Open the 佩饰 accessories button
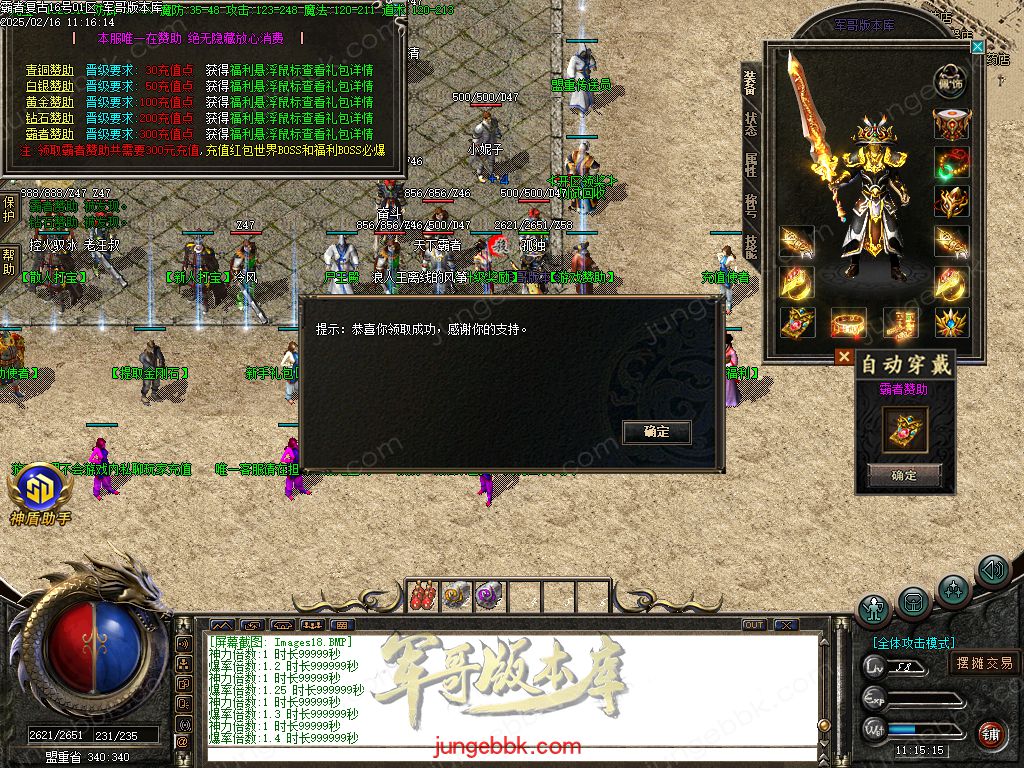1024x768 pixels. [x=951, y=80]
